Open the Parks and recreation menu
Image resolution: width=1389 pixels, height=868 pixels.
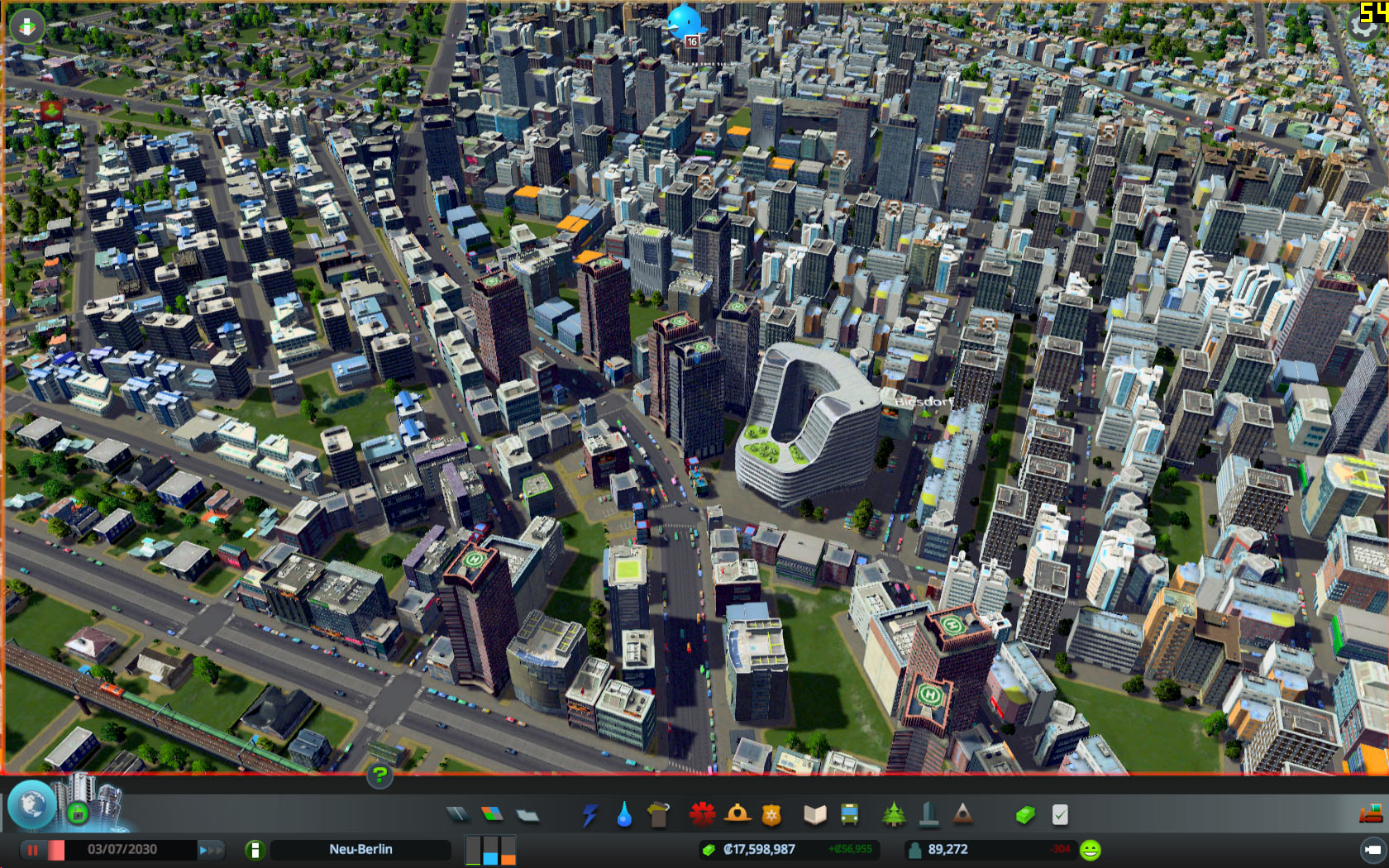pos(895,813)
